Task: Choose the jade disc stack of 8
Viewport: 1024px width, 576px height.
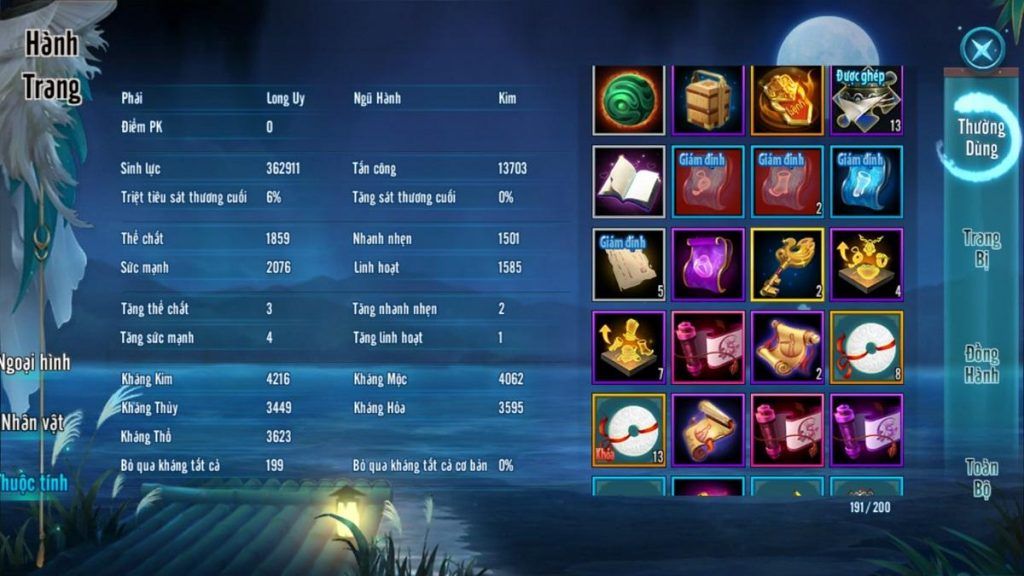Action: coord(866,347)
